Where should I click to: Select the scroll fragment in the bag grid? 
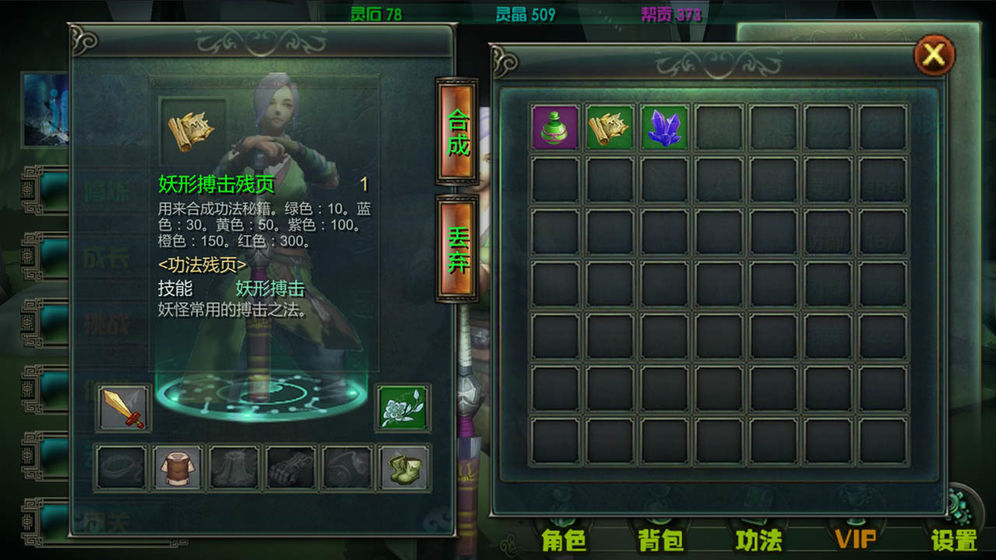pyautogui.click(x=610, y=128)
